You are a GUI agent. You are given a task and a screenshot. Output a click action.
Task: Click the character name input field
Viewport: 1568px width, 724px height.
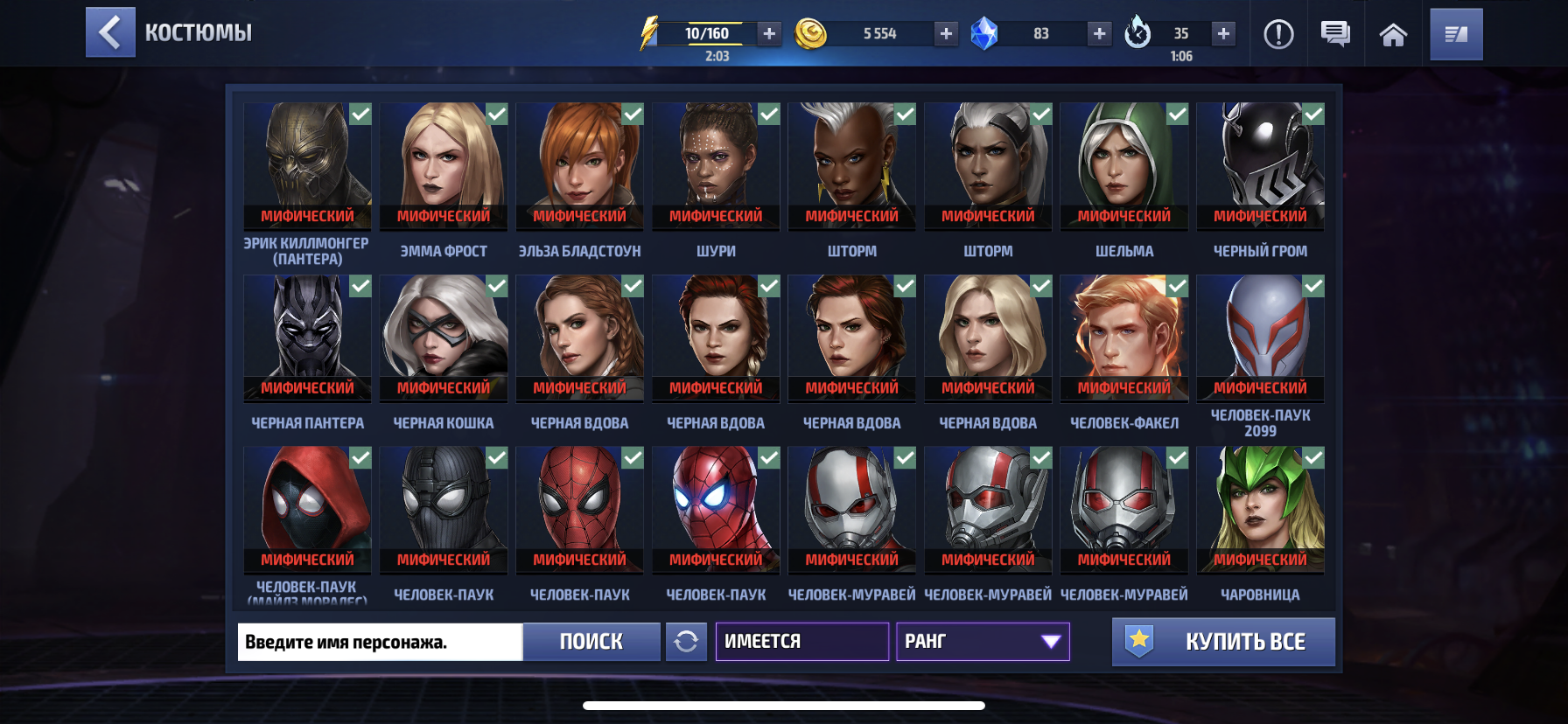coord(379,642)
